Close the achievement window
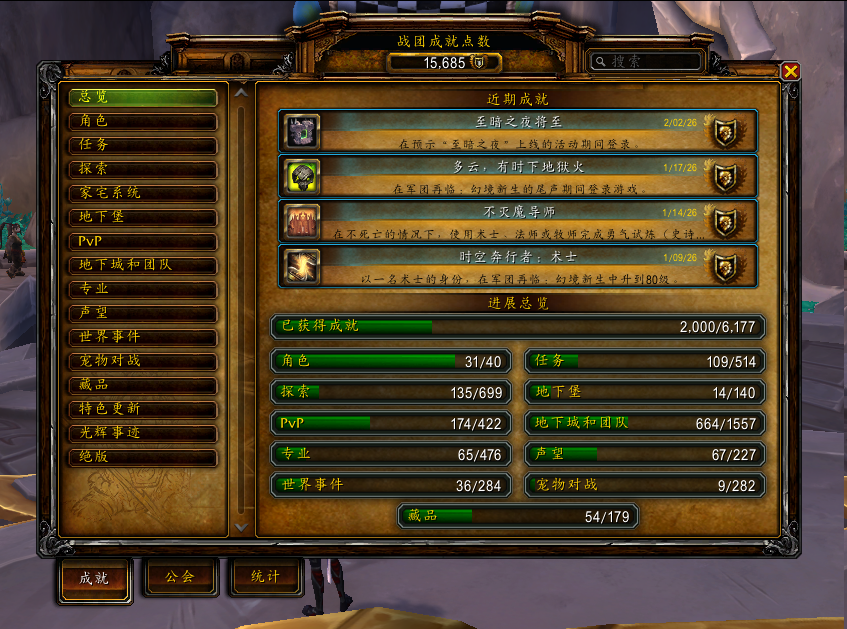 coord(790,71)
